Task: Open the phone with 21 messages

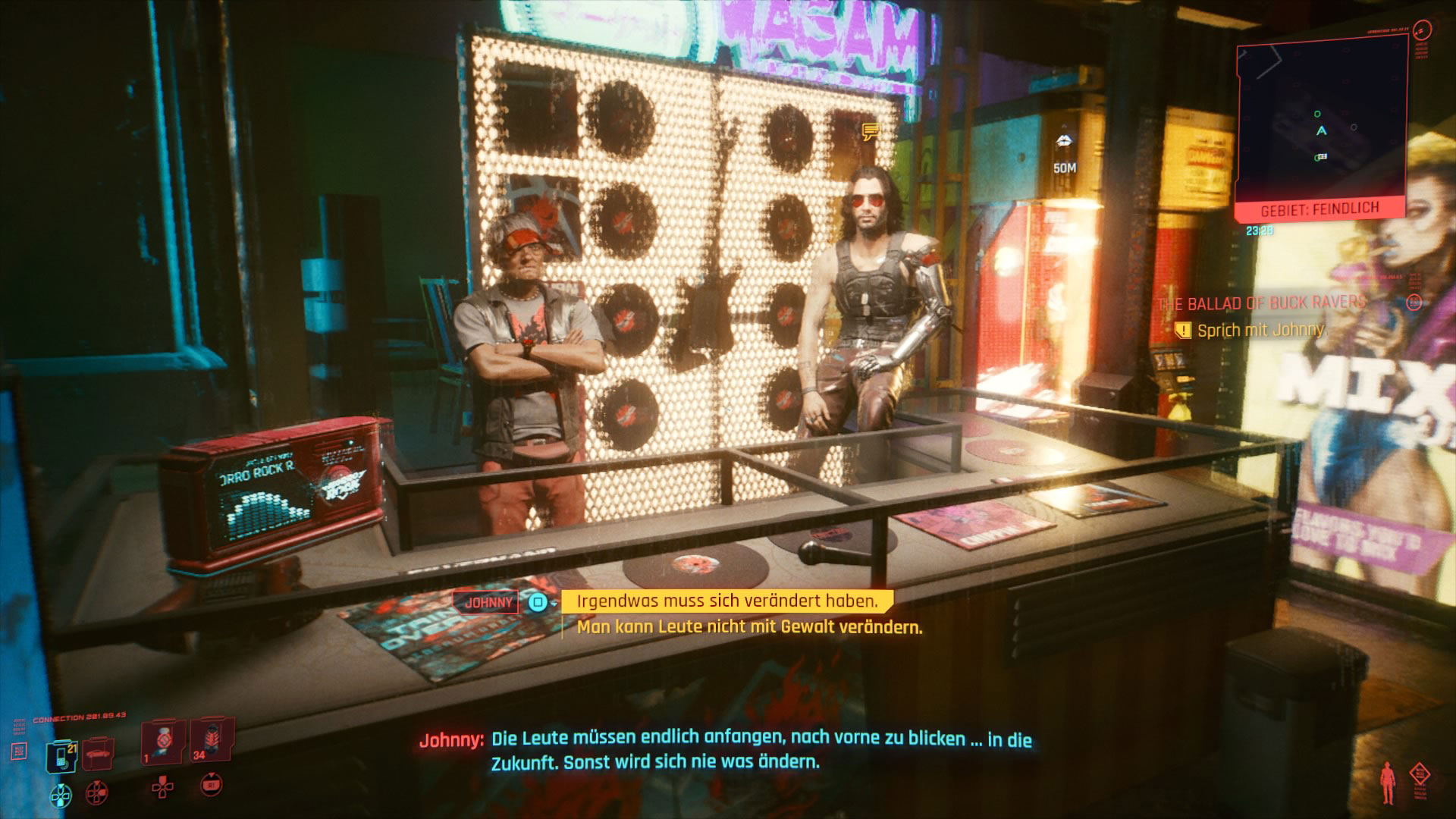Action: (62, 756)
